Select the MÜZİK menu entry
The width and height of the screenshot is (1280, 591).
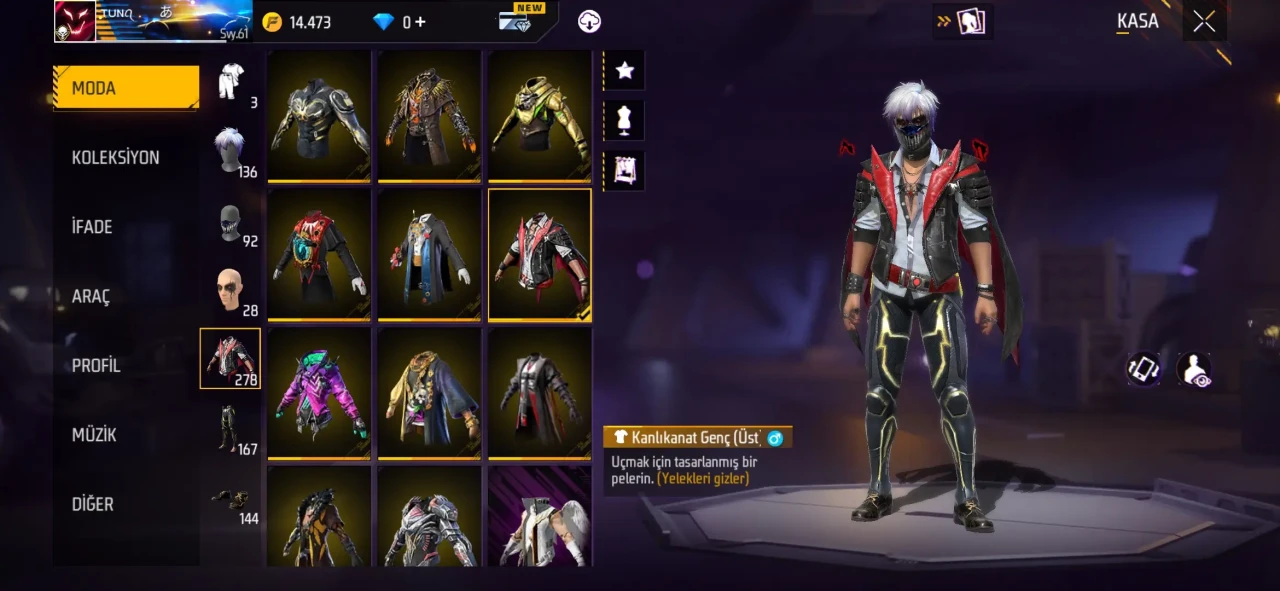pyautogui.click(x=94, y=435)
